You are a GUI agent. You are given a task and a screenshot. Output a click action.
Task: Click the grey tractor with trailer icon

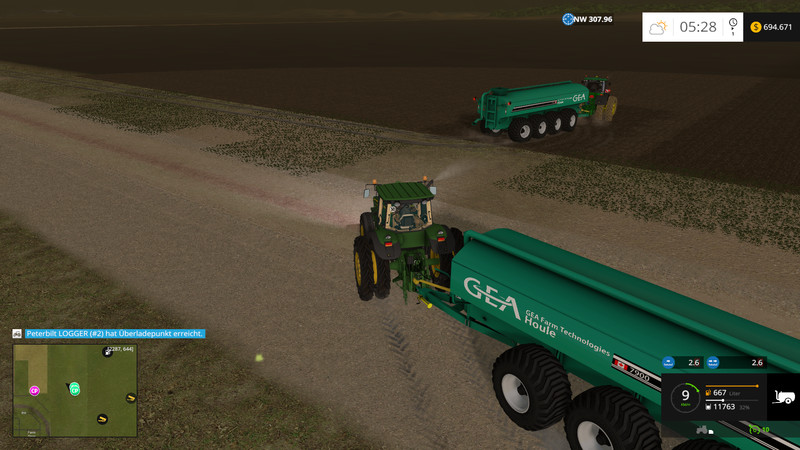tap(704, 430)
